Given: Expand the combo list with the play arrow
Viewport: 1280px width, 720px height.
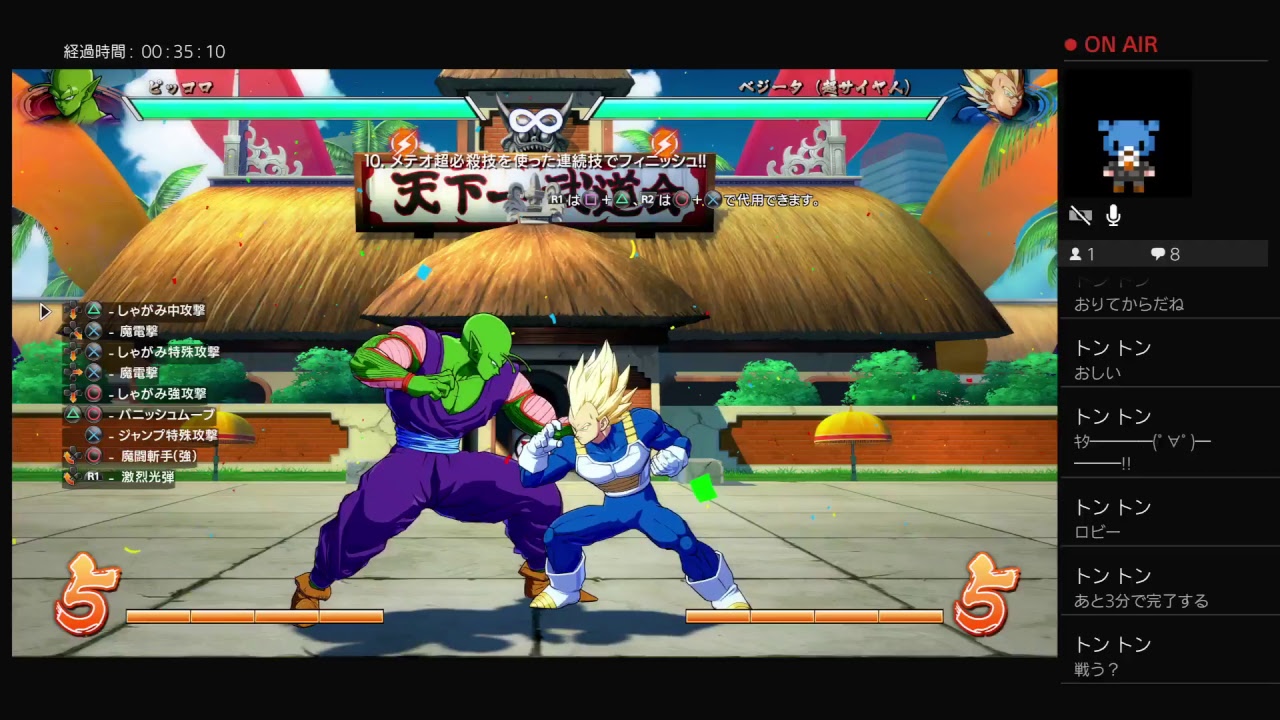Looking at the screenshot, I should (44, 312).
